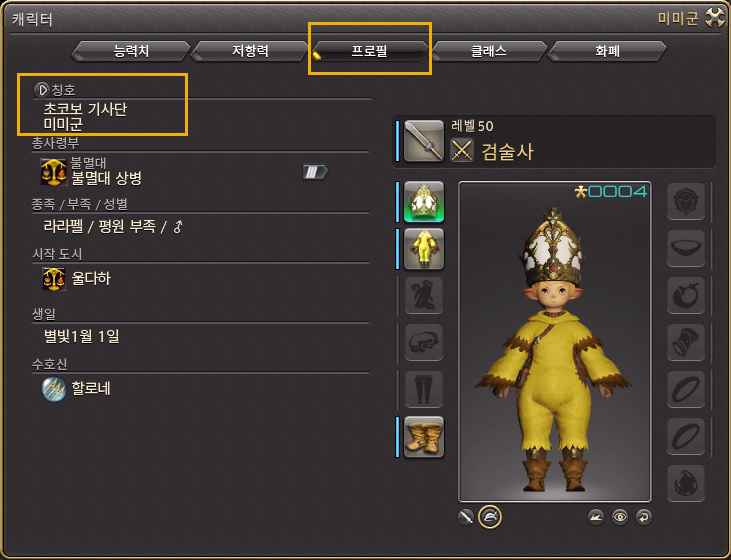Select the ornate hat head slot

pyautogui.click(x=424, y=201)
